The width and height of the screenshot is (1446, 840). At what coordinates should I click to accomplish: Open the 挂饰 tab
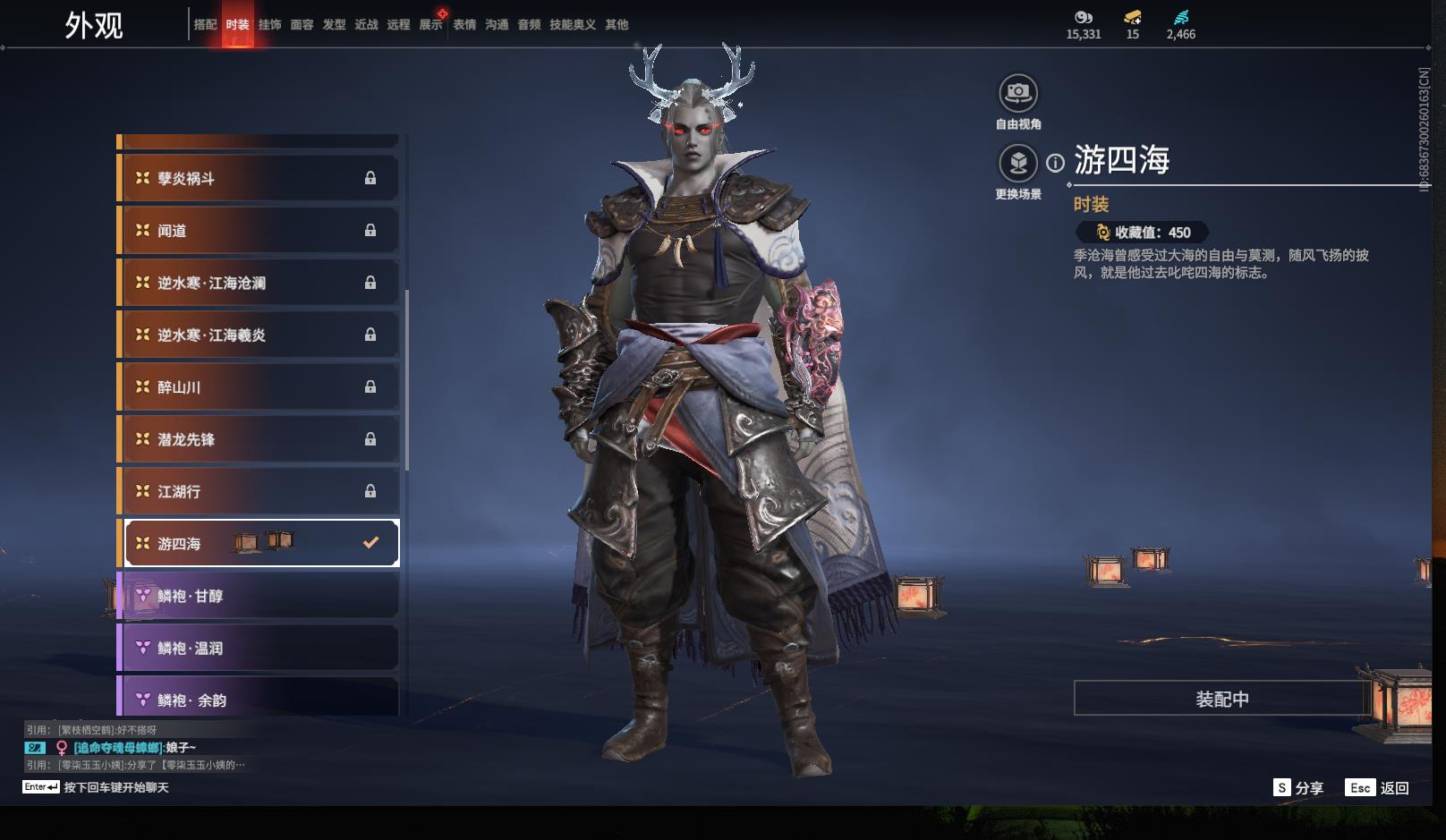[x=269, y=25]
